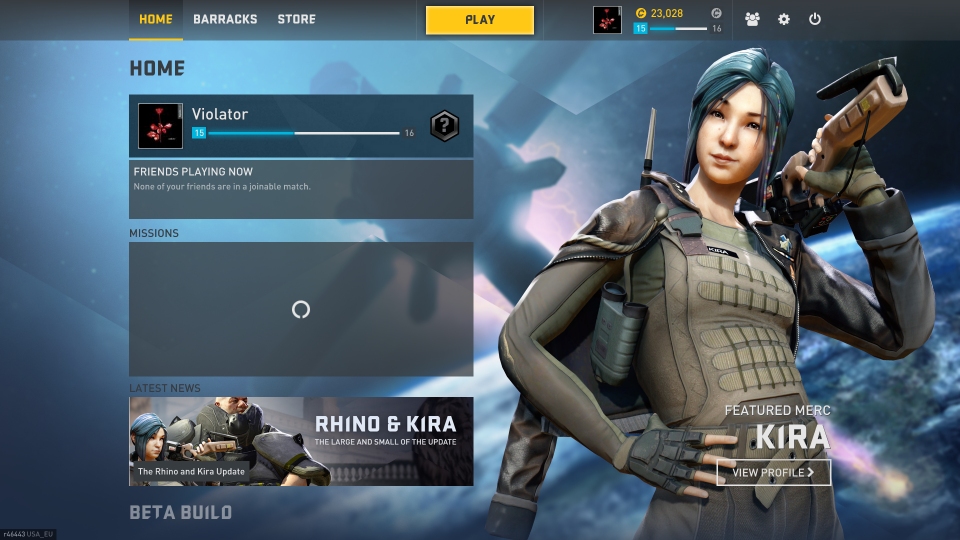The width and height of the screenshot is (960, 540).
Task: Click the power quit icon
Action: [x=815, y=19]
